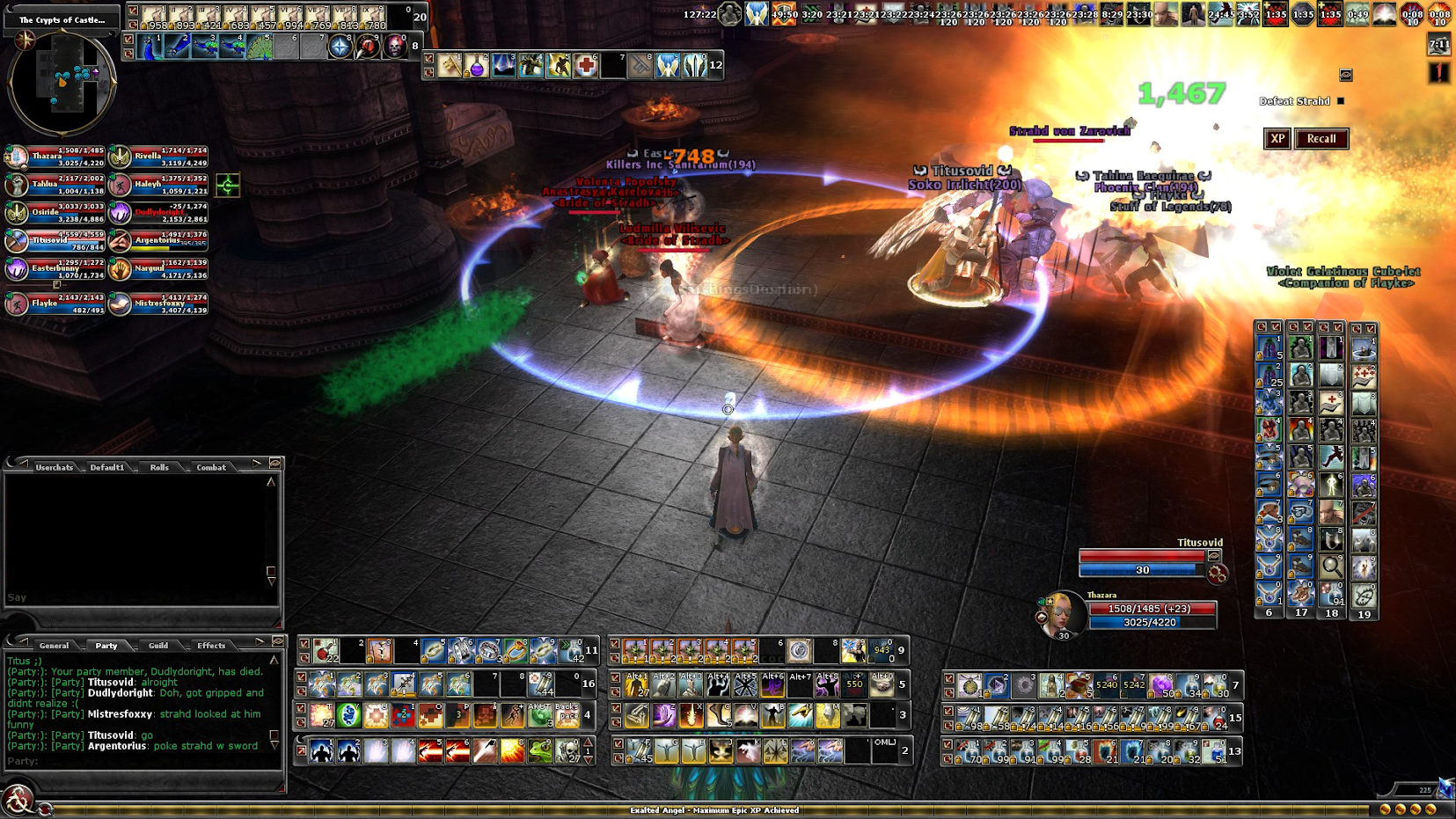The image size is (1456, 819).
Task: Click the magnifying glass search skill icon
Action: pos(1331,567)
